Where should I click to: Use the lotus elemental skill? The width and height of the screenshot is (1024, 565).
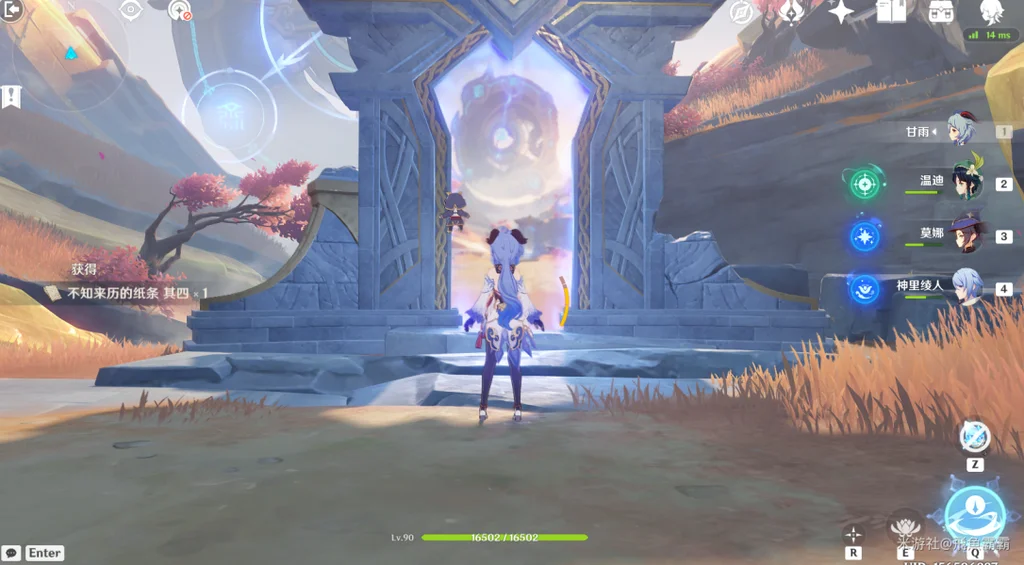point(905,526)
